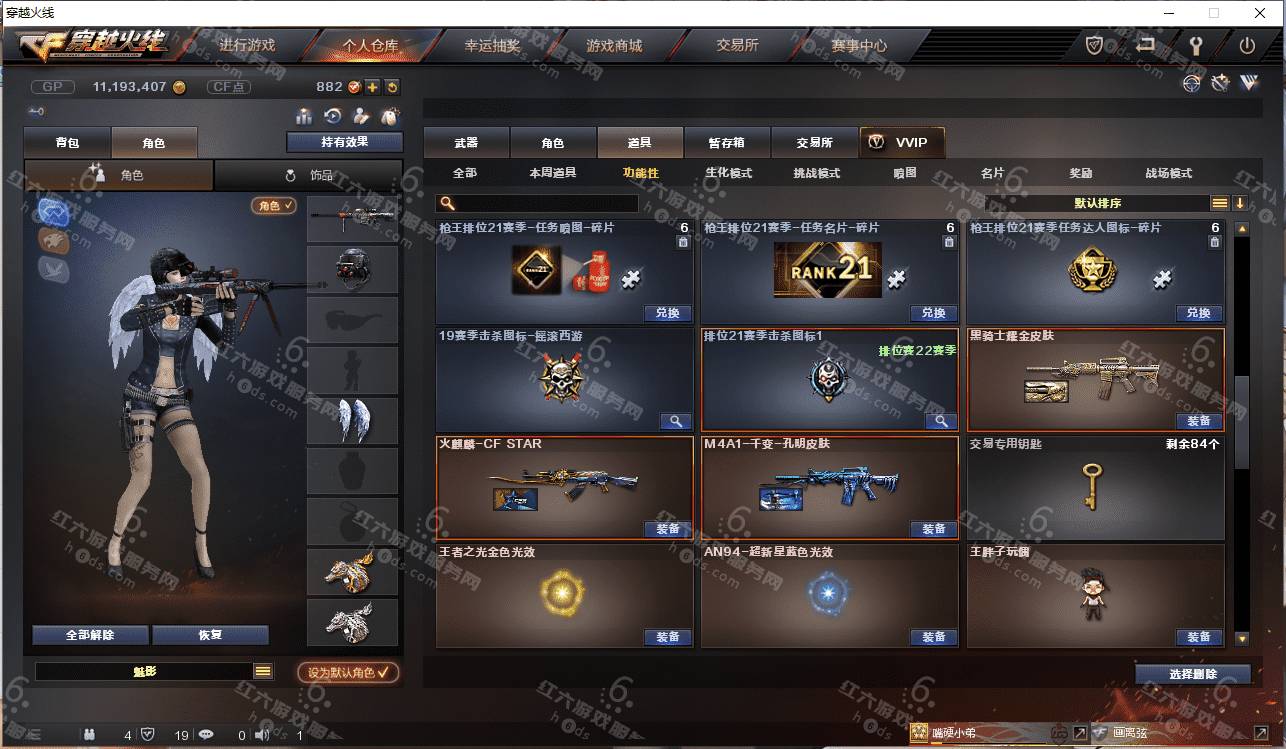Click the 恢复 restore button
Image resolution: width=1286 pixels, height=749 pixels.
pyautogui.click(x=210, y=635)
